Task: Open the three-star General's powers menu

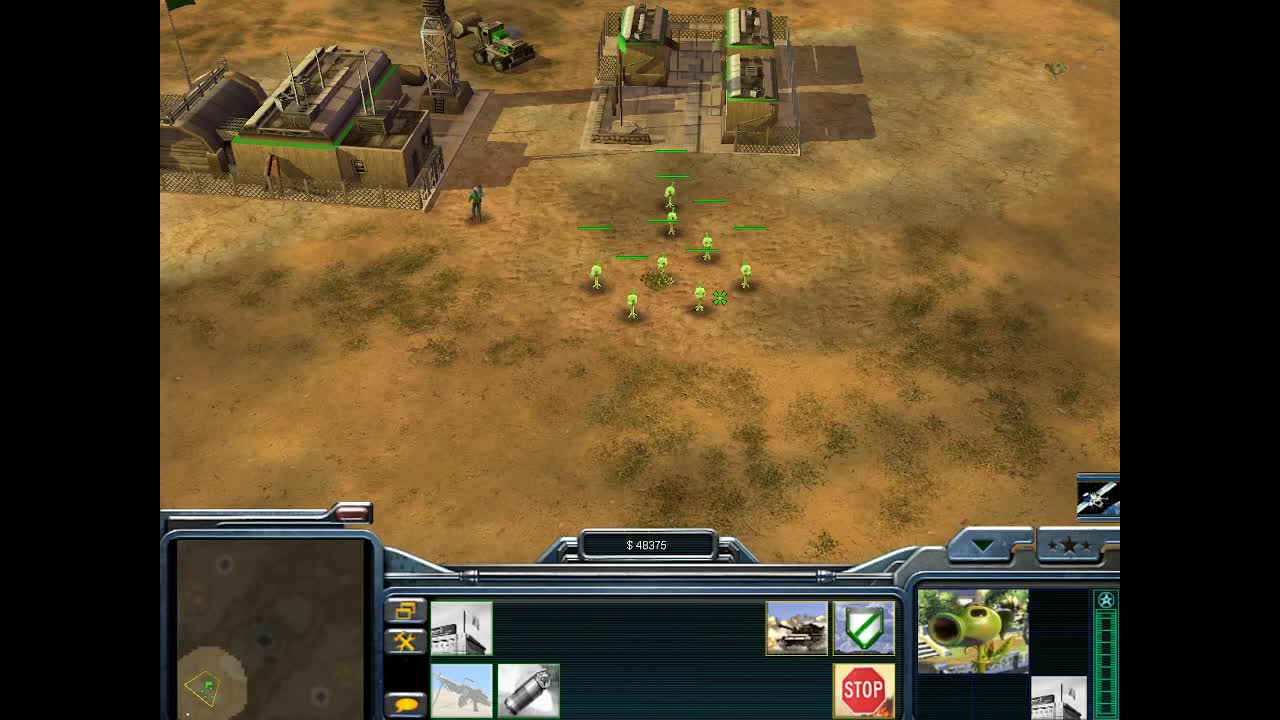Action: point(1070,545)
